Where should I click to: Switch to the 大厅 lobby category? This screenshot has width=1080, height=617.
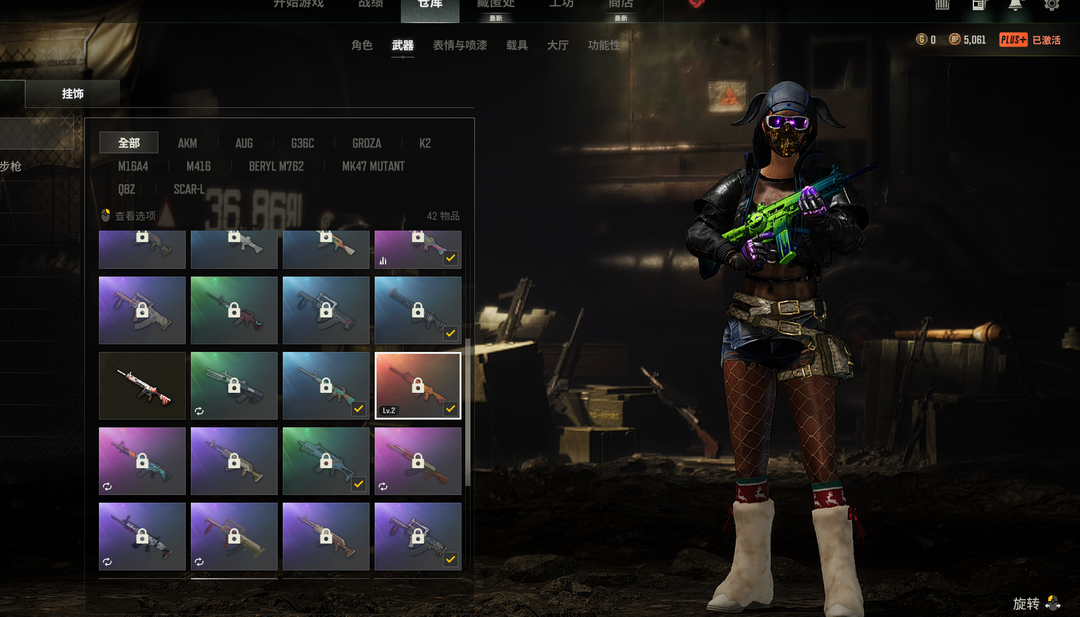557,45
